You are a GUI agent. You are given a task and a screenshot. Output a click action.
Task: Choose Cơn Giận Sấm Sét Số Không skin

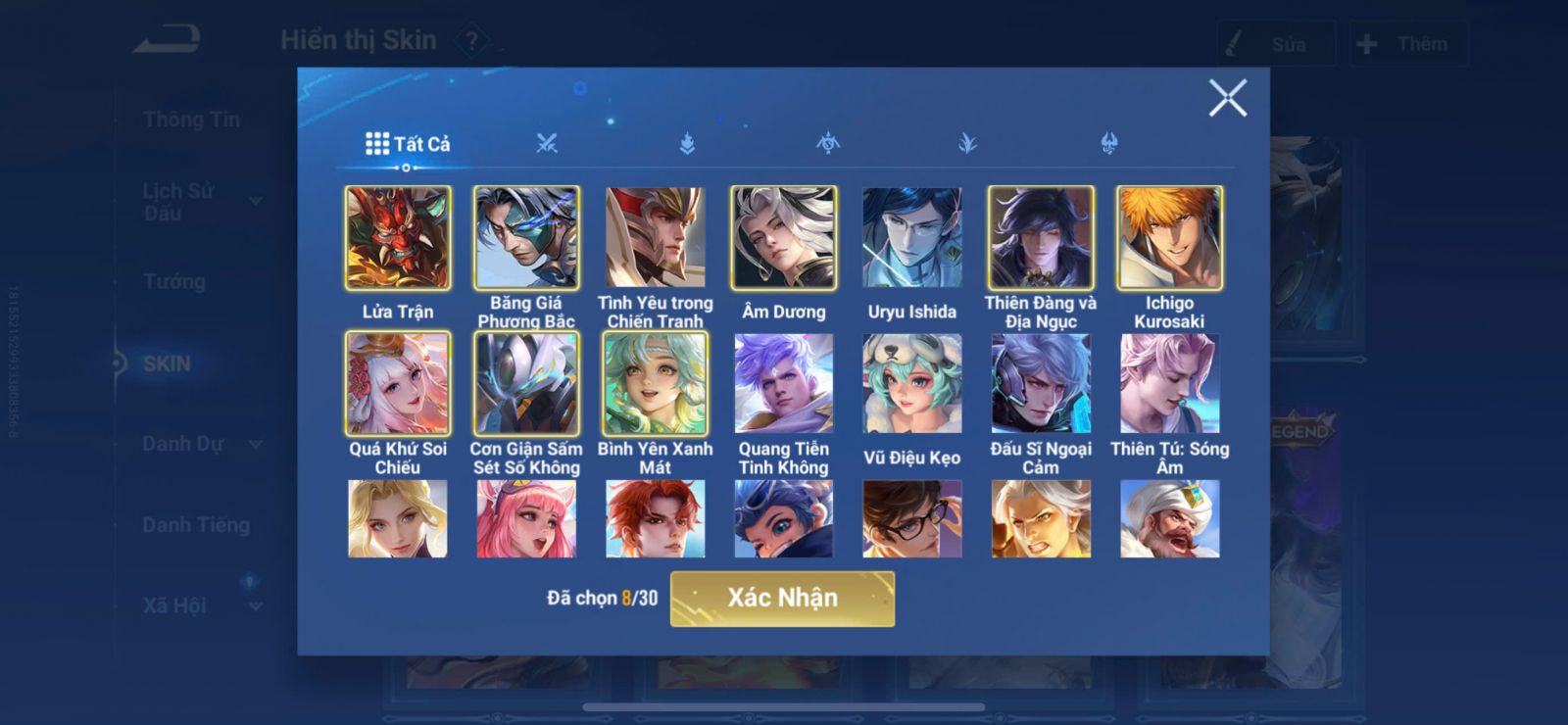pos(526,383)
